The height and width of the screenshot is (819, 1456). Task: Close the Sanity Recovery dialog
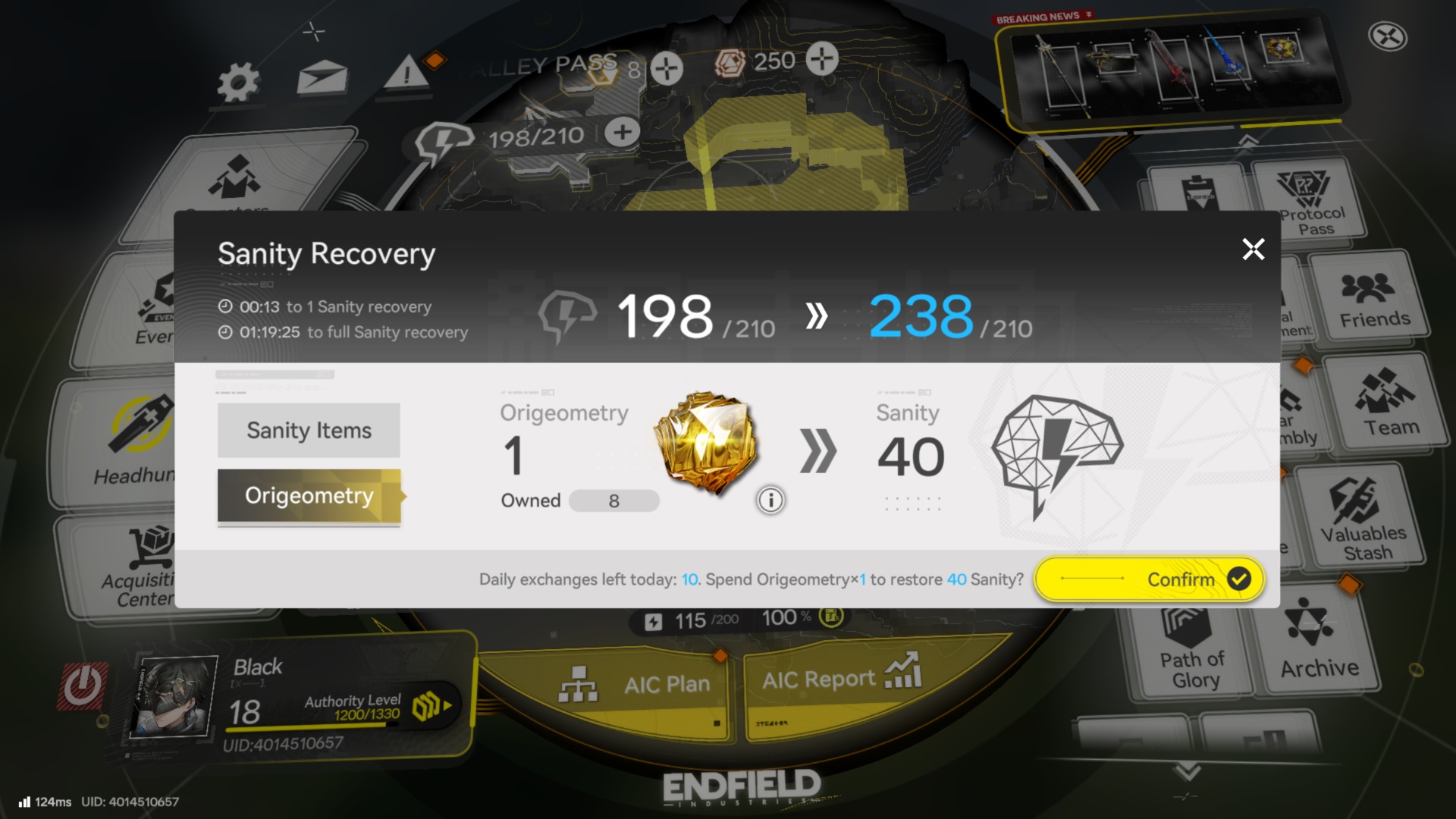point(1253,249)
